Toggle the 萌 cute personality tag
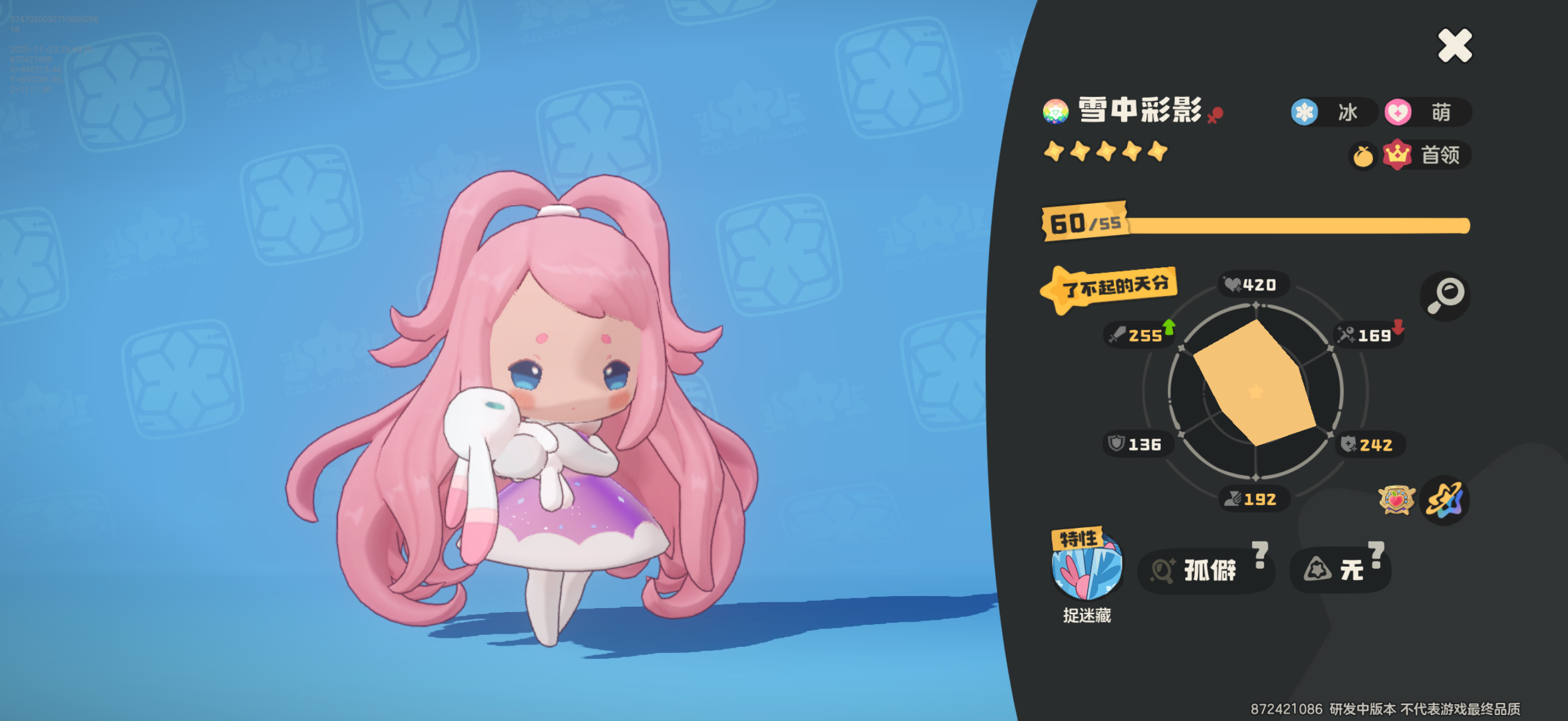The width and height of the screenshot is (1568, 721). (x=1427, y=112)
